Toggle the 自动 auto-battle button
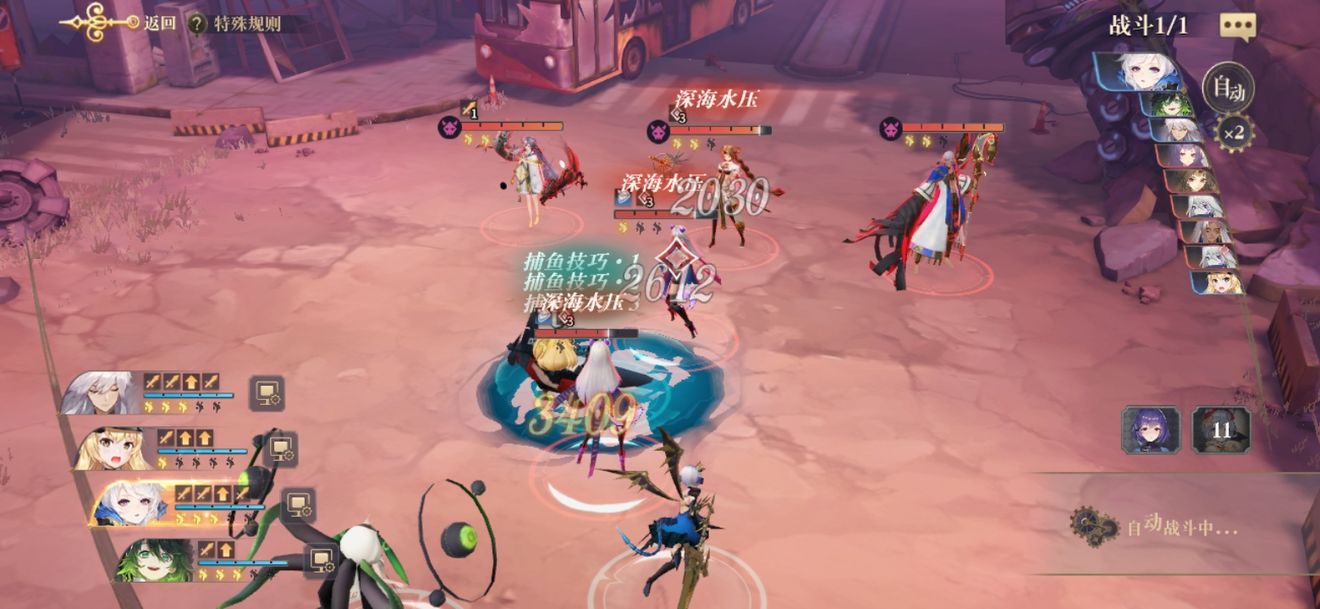Screen dimensions: 1320x609 click(1228, 90)
